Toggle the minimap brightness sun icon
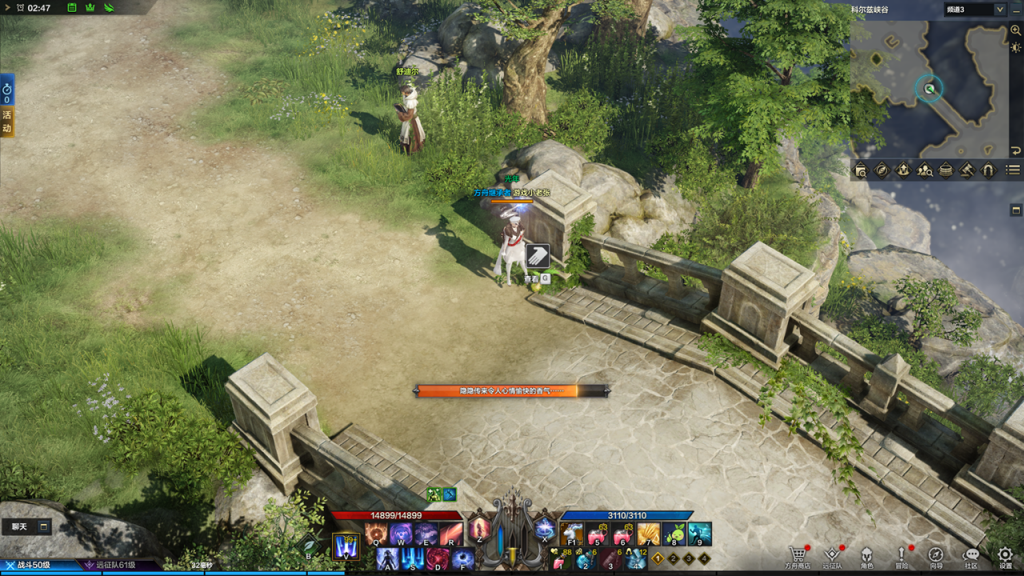Screen dimensions: 1024x576 point(1016,48)
